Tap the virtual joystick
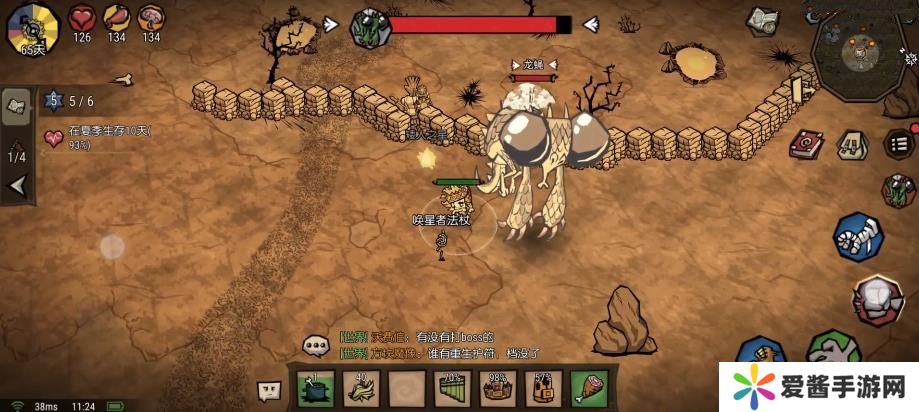 (x=112, y=246)
